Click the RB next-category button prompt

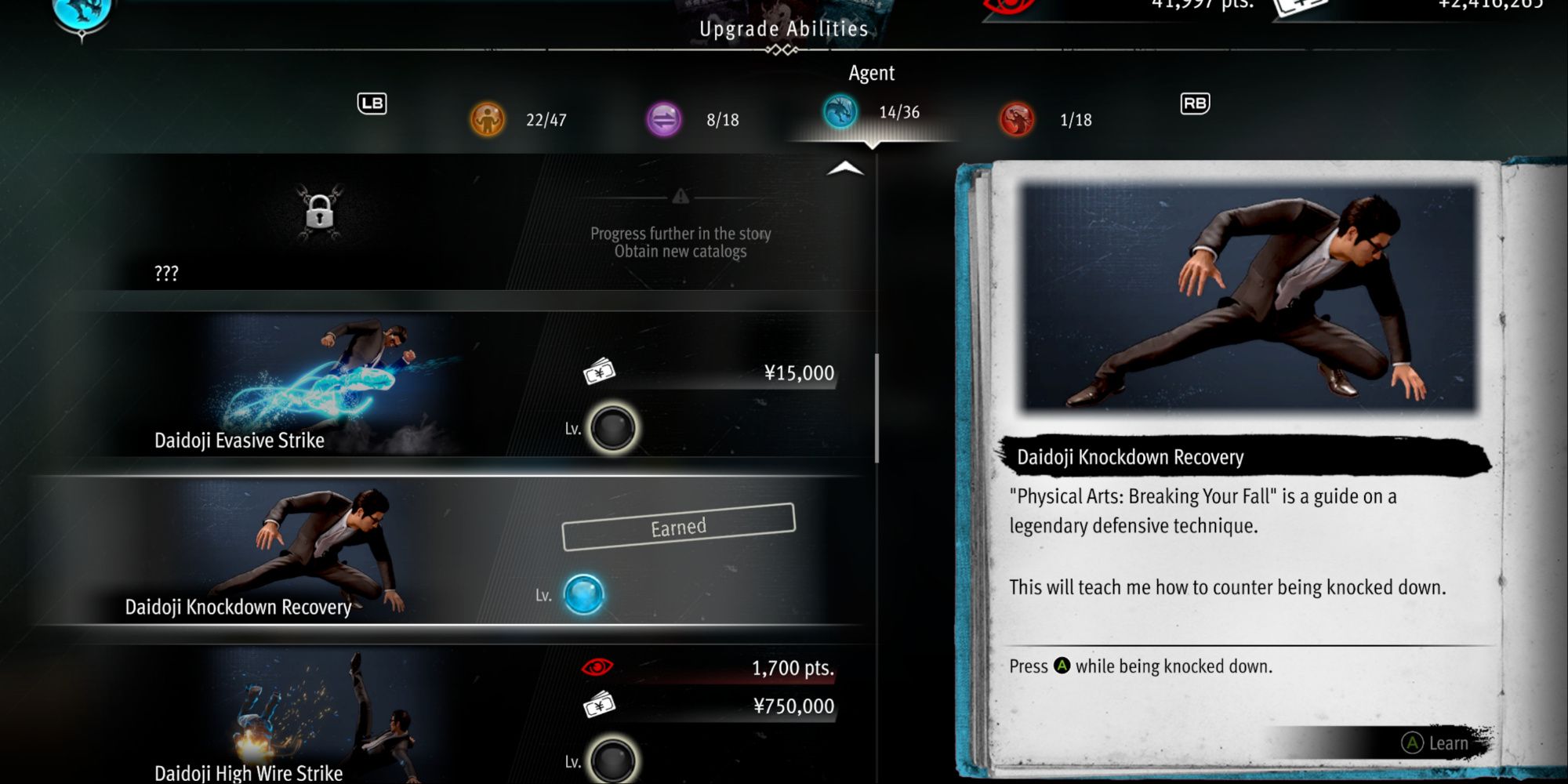pyautogui.click(x=1195, y=103)
